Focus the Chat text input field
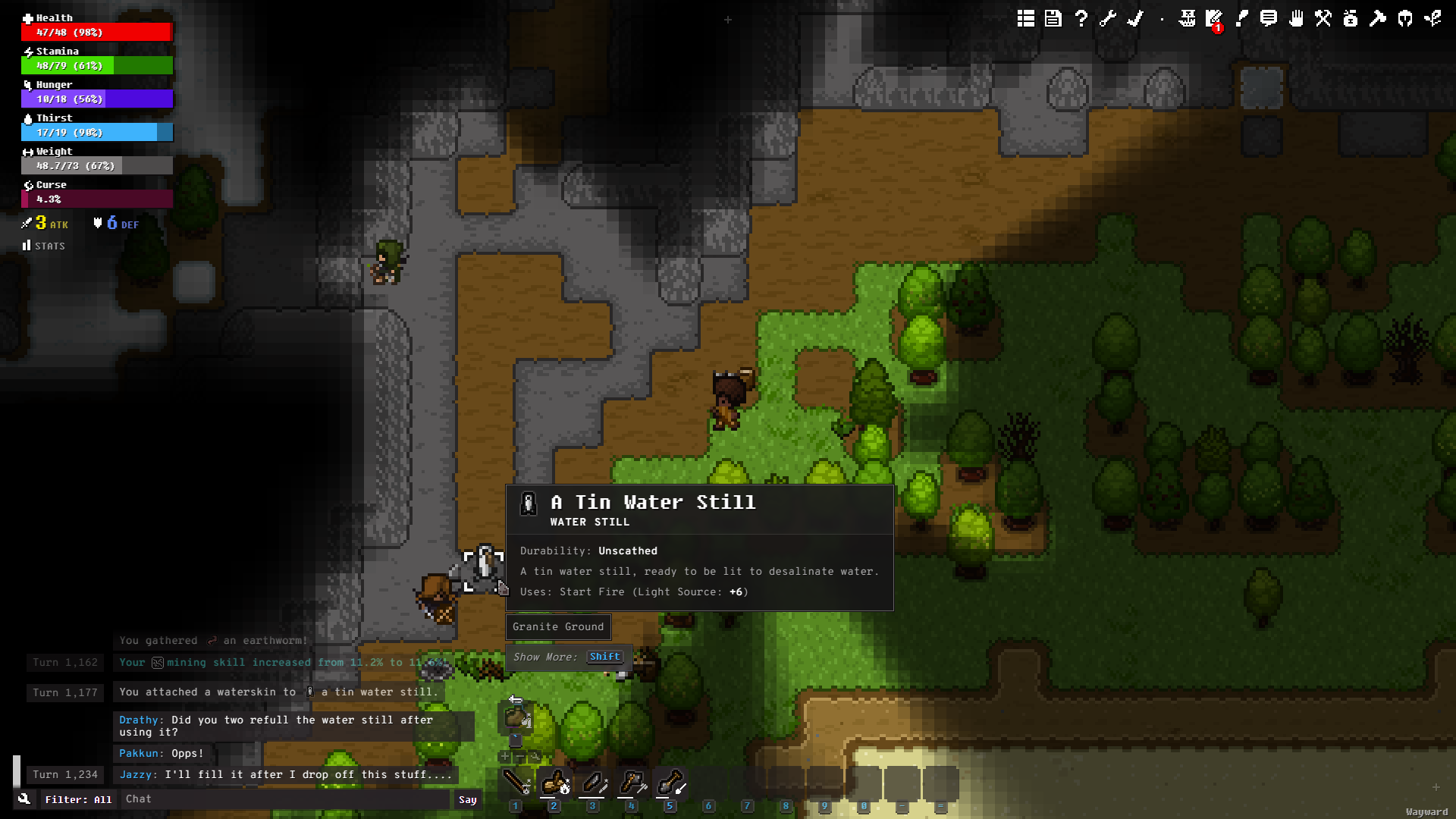 [287, 799]
